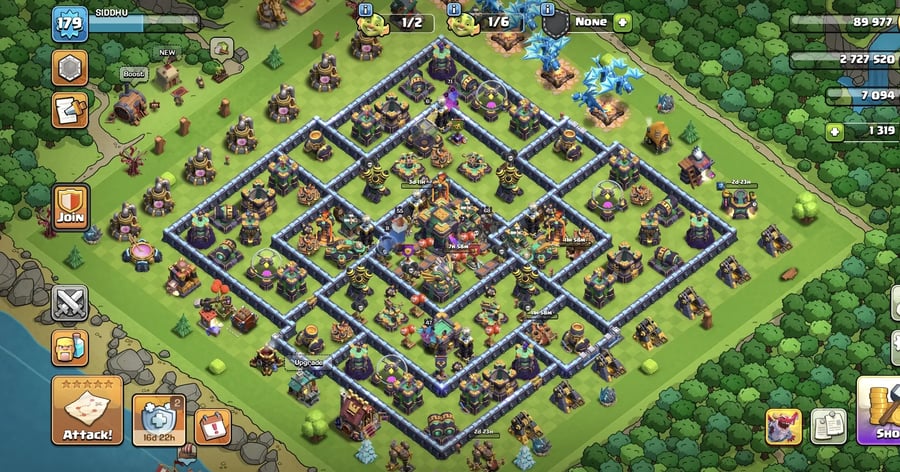Click the builder info icon beside 1/6
The width and height of the screenshot is (900, 472).
pyautogui.click(x=453, y=9)
